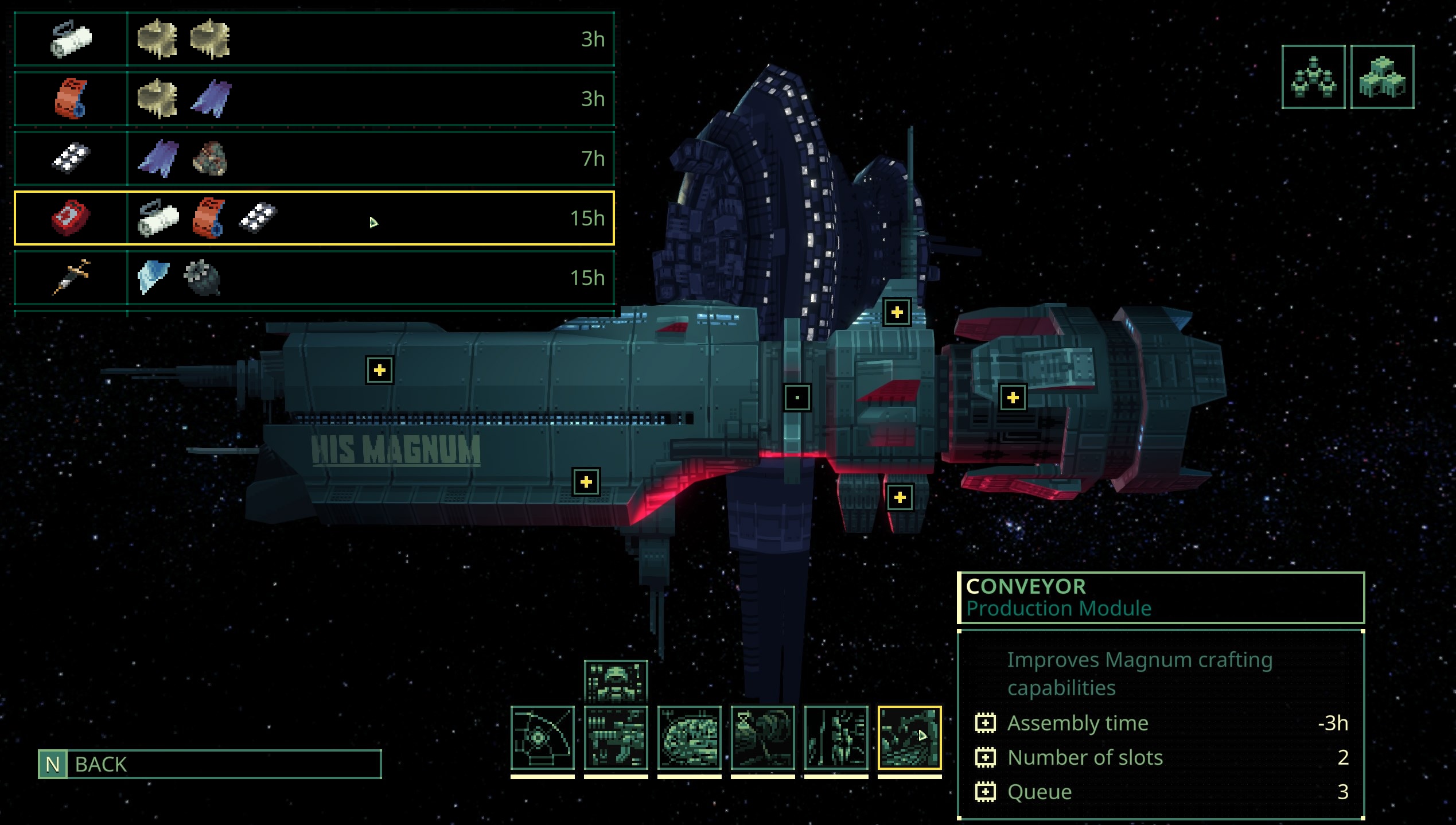Select the hourglass and sphere module tile

click(x=762, y=738)
